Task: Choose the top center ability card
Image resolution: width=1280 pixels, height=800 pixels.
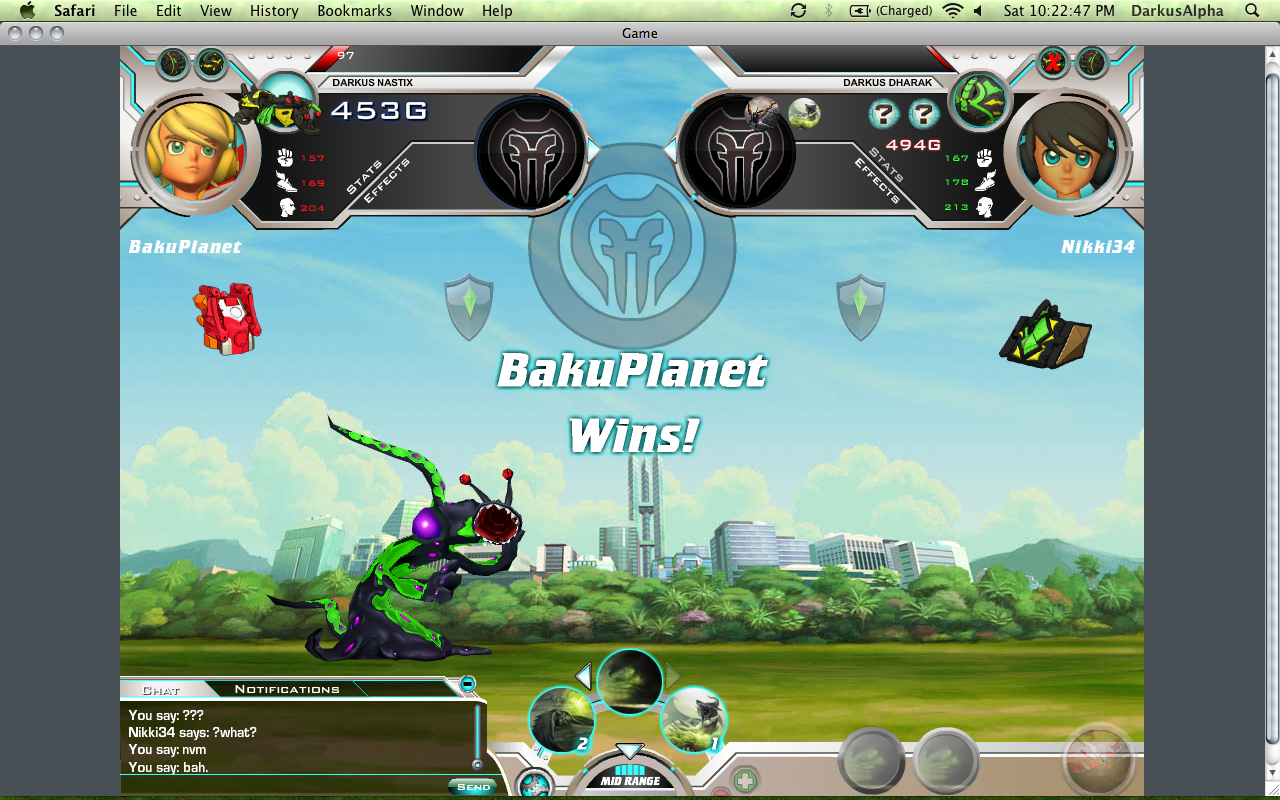Action: coord(629,681)
